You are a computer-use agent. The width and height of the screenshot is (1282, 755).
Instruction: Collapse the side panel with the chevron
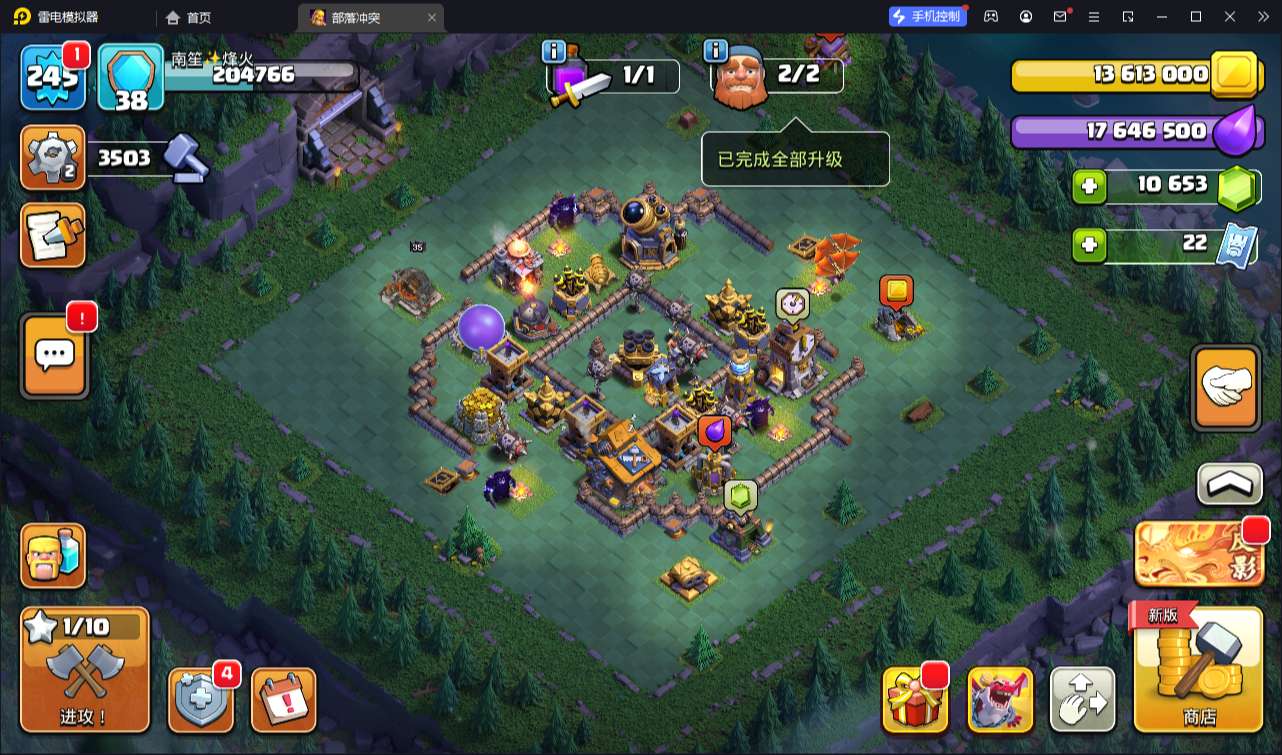[1229, 484]
